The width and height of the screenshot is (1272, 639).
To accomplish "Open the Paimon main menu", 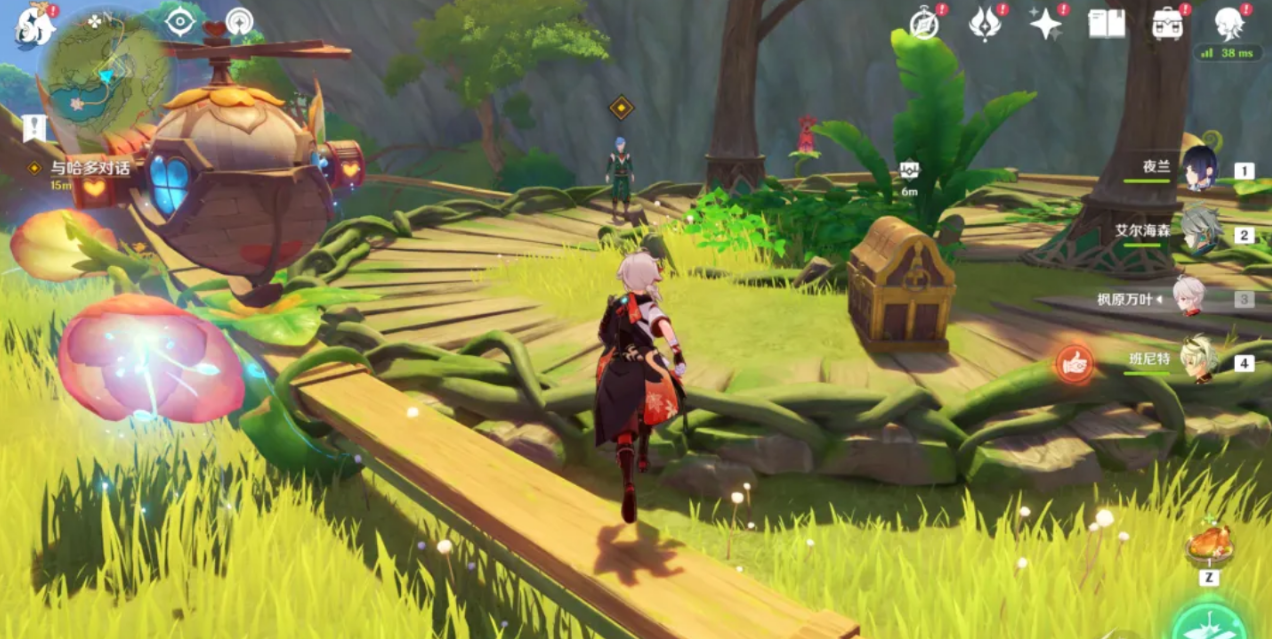I will pos(34,24).
